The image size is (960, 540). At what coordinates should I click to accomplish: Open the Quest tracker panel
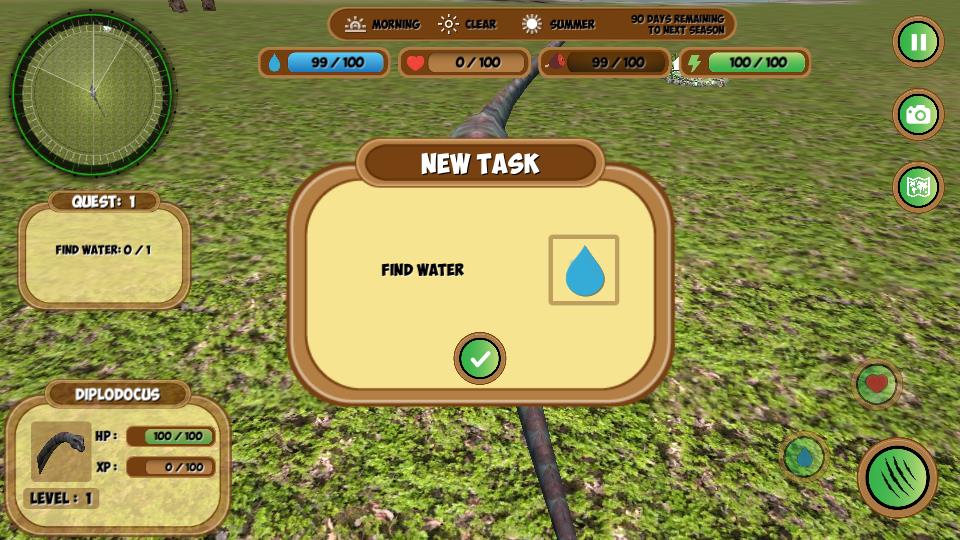tap(104, 250)
